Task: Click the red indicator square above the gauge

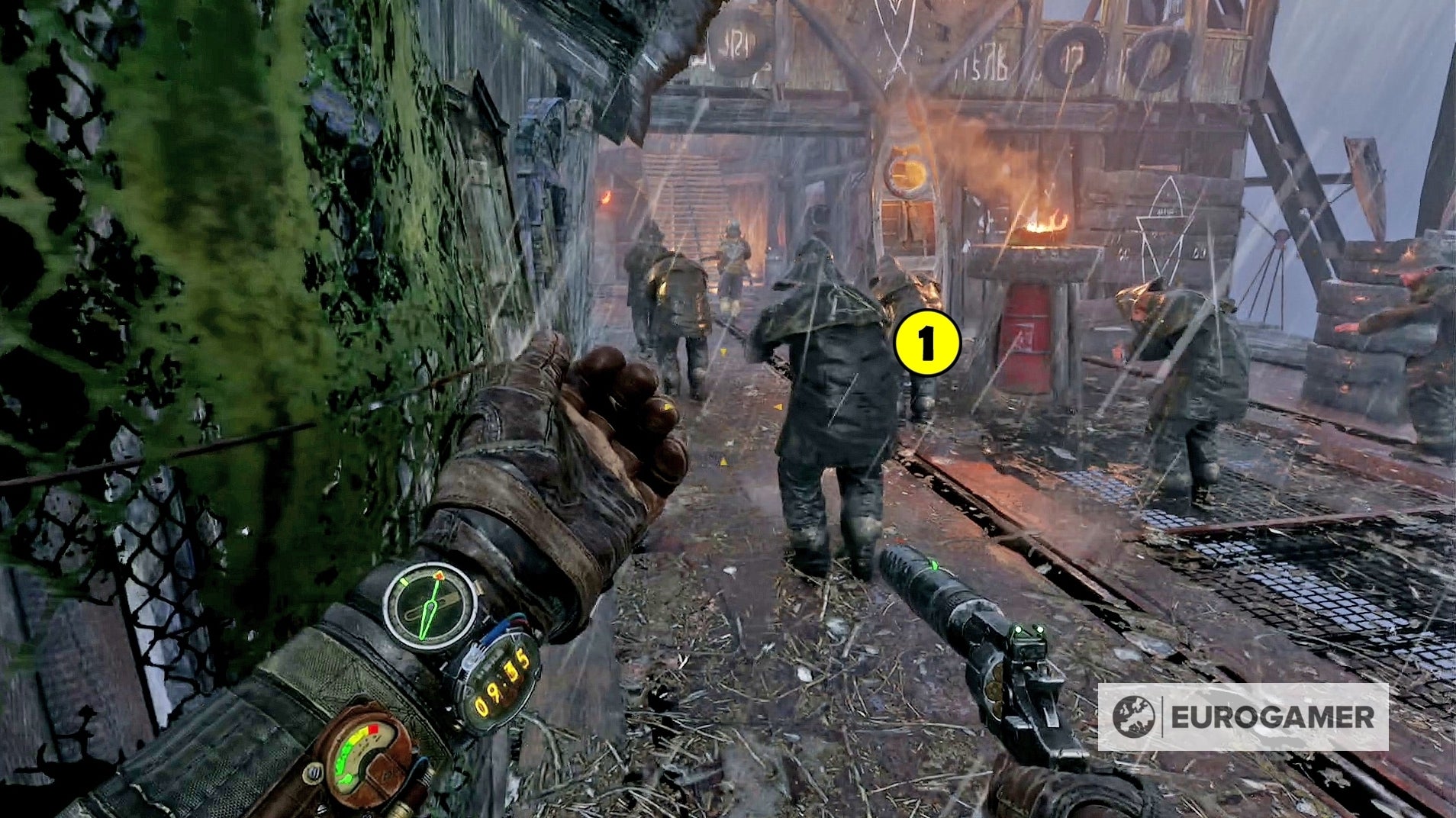Action: point(373,729)
